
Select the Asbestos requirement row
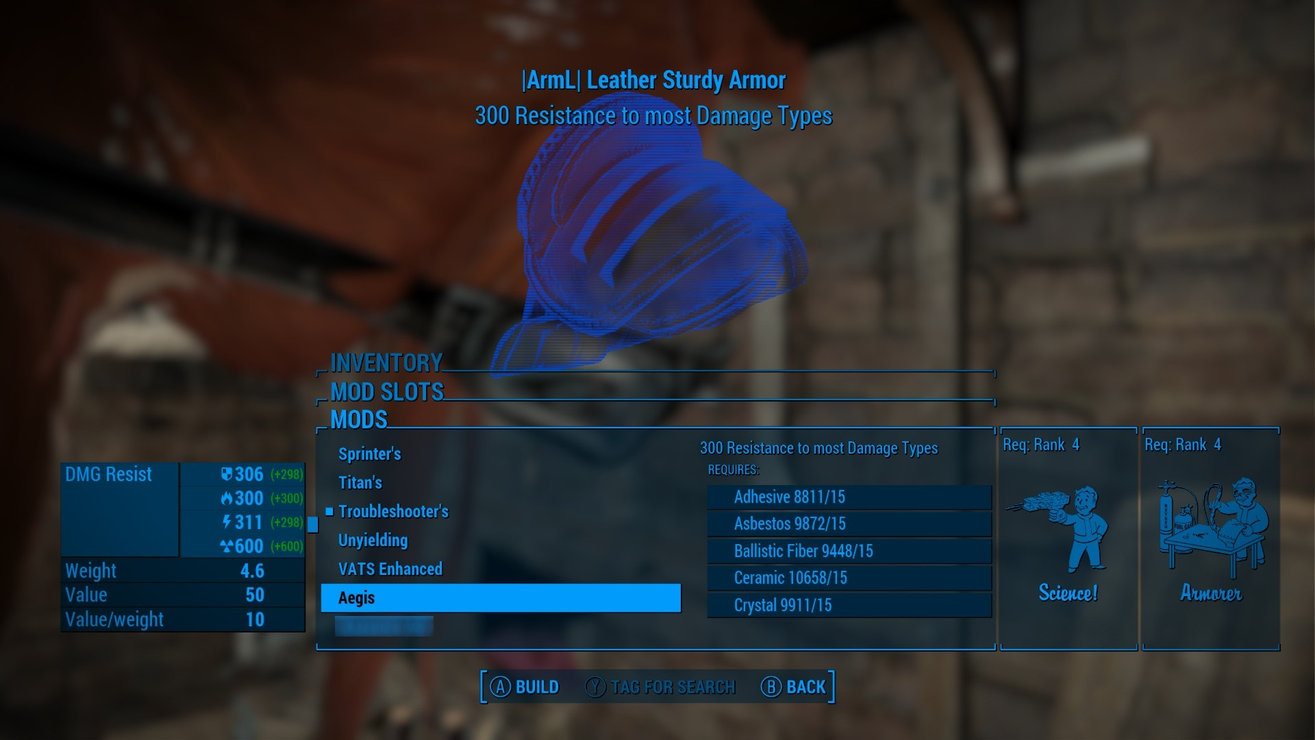(849, 524)
